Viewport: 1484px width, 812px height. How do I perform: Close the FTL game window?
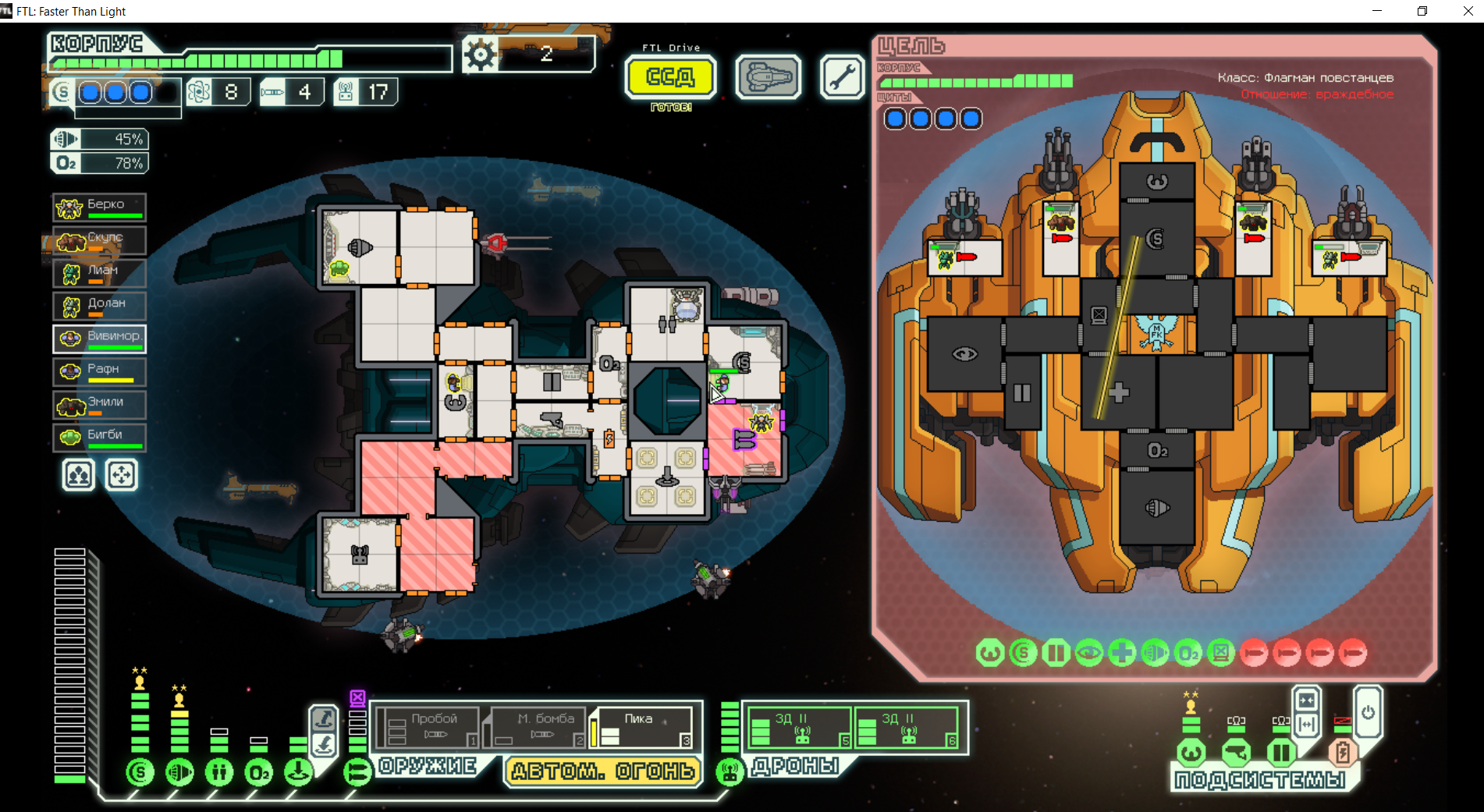pyautogui.click(x=1467, y=11)
